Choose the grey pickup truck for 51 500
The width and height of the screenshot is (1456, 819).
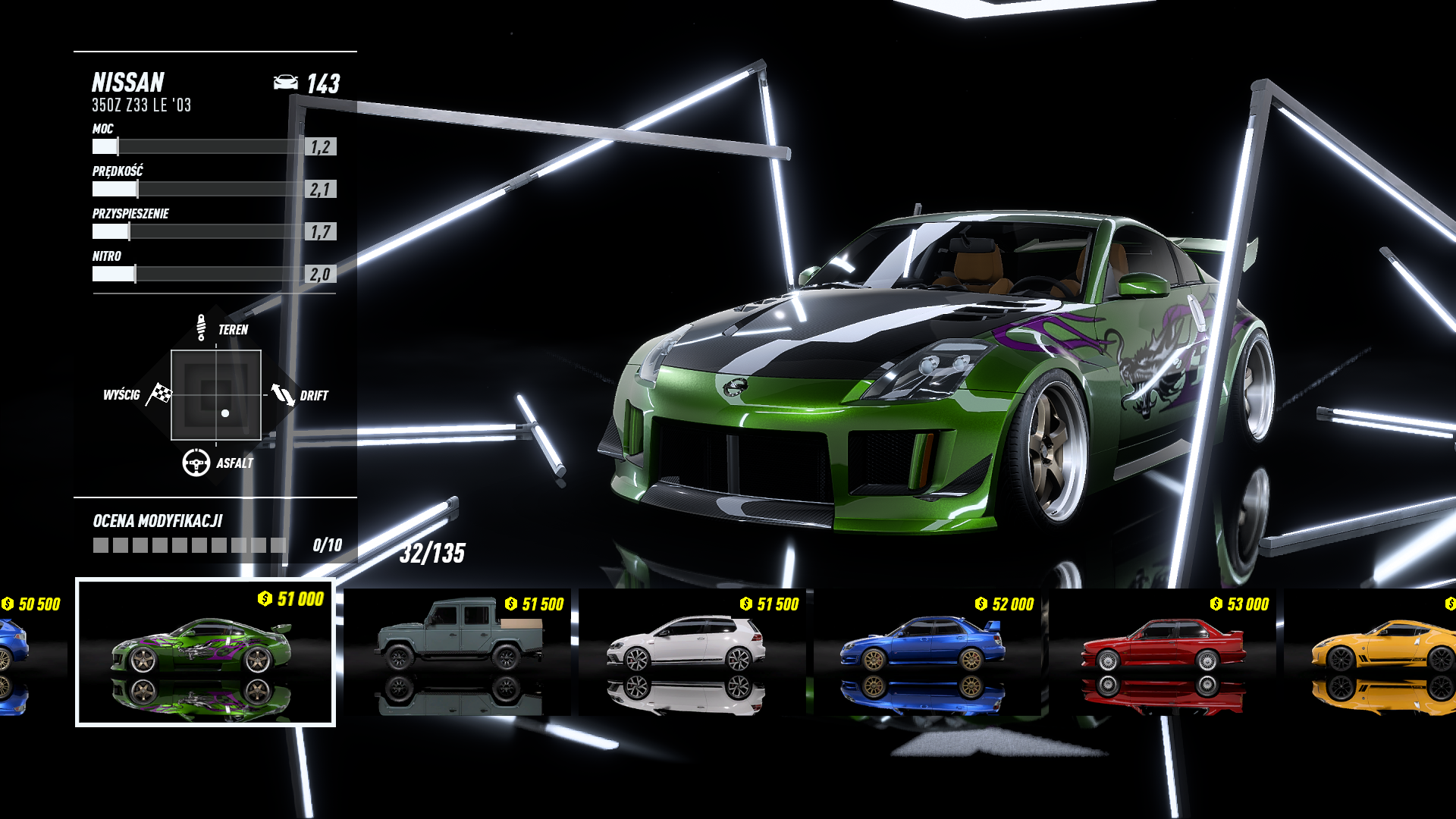tap(458, 651)
